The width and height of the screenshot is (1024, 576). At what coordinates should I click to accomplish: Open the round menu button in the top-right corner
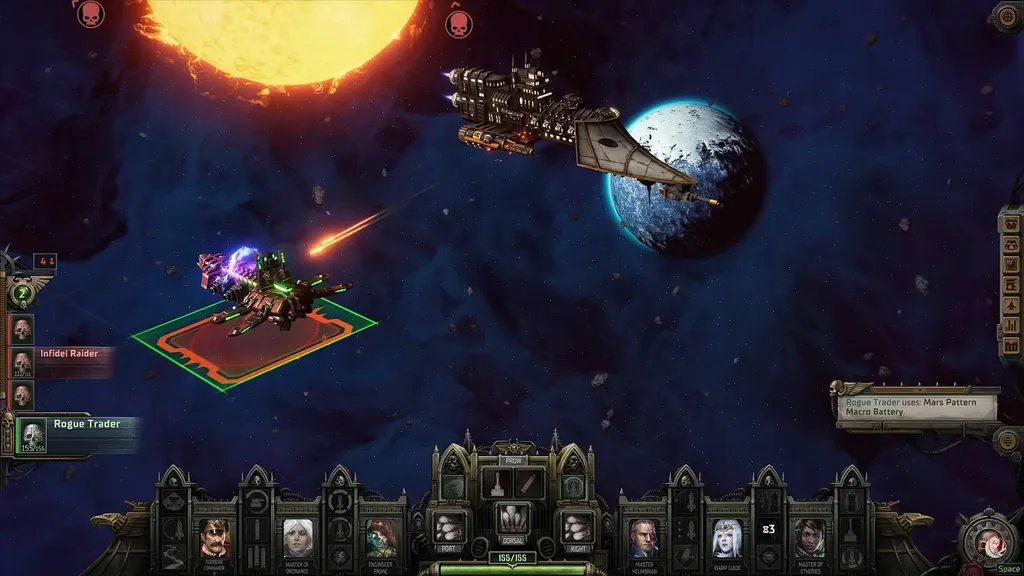pyautogui.click(x=1007, y=15)
